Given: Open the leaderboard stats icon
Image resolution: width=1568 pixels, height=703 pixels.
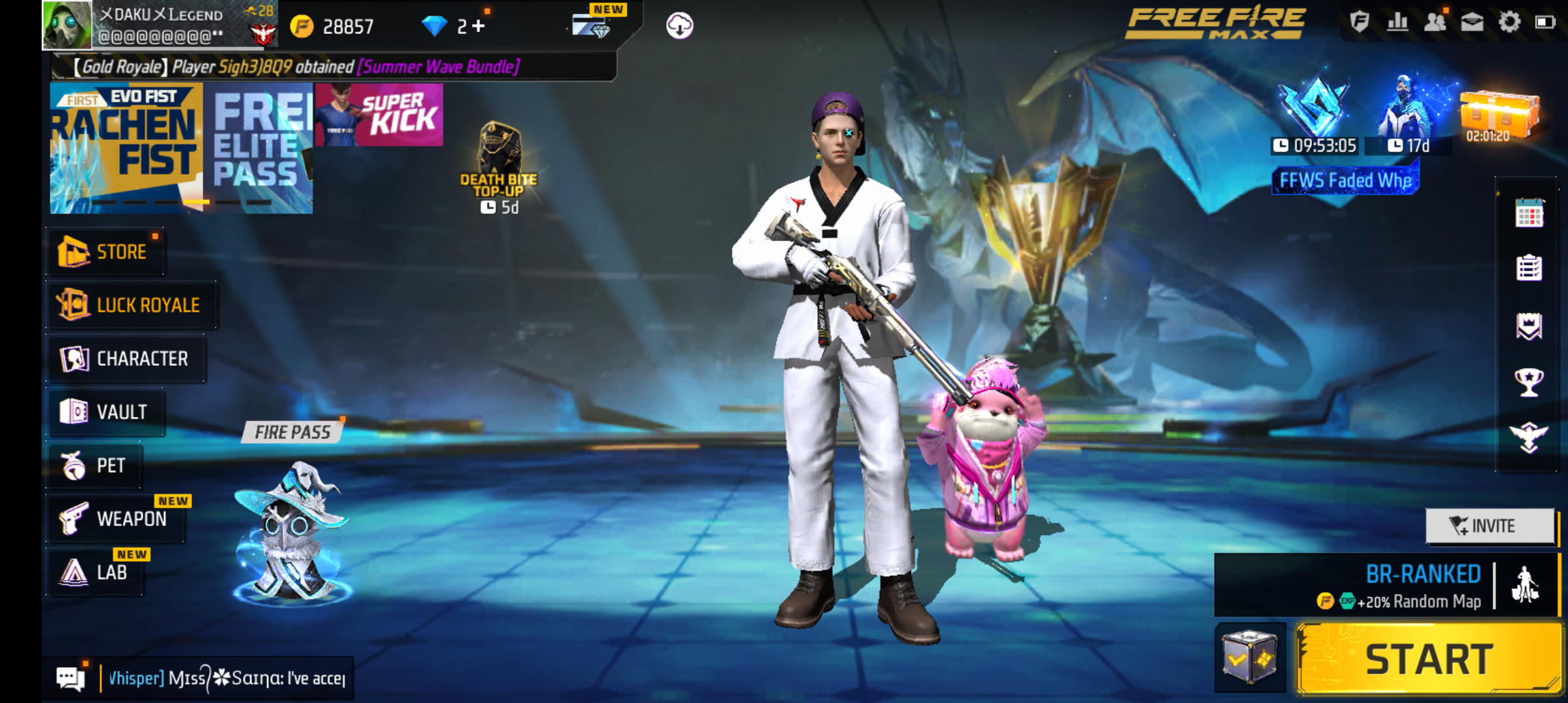Looking at the screenshot, I should 1396,23.
